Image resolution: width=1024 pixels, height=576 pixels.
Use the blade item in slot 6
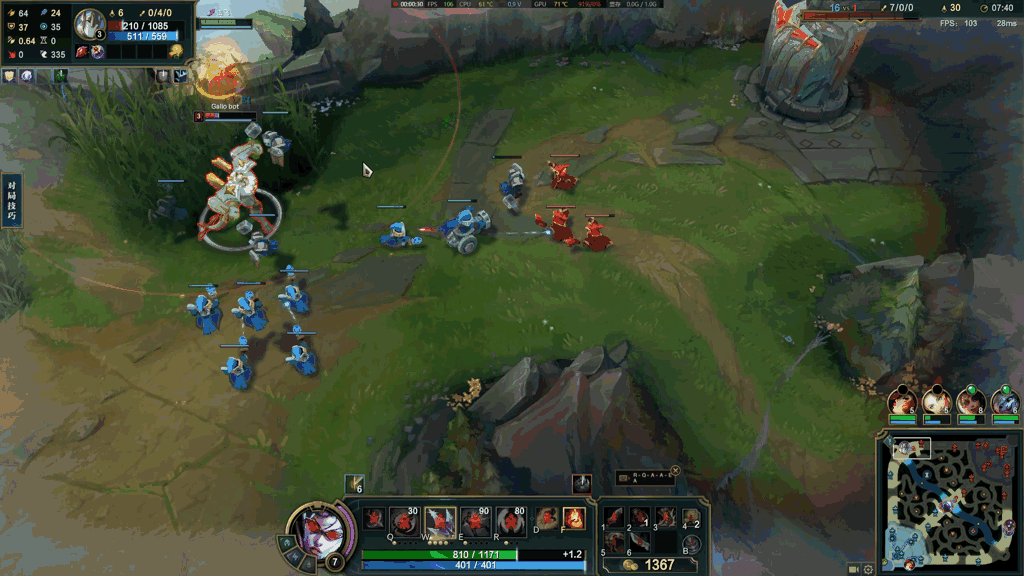click(x=639, y=543)
